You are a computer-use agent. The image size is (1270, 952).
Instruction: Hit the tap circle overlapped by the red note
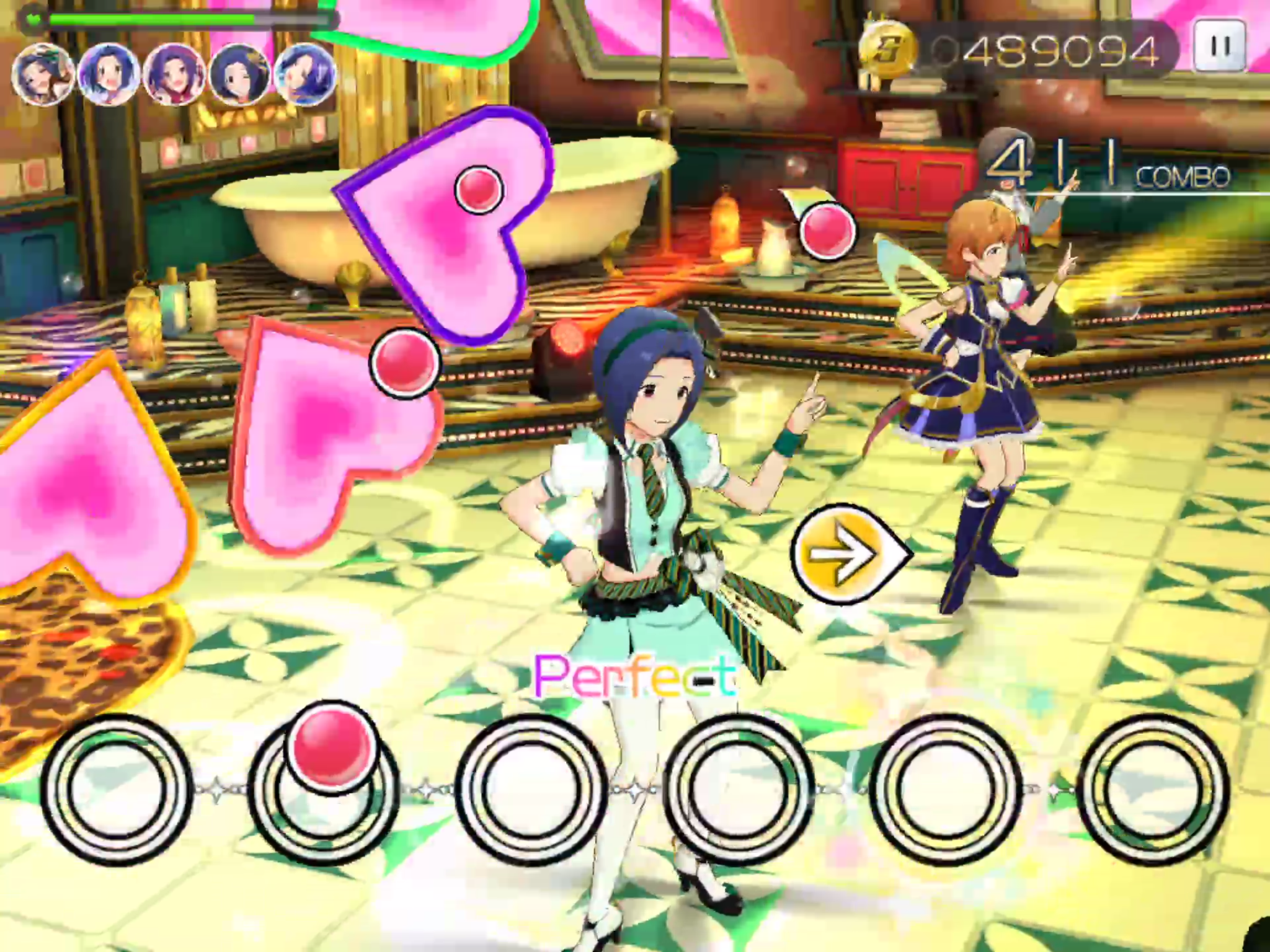[x=322, y=787]
